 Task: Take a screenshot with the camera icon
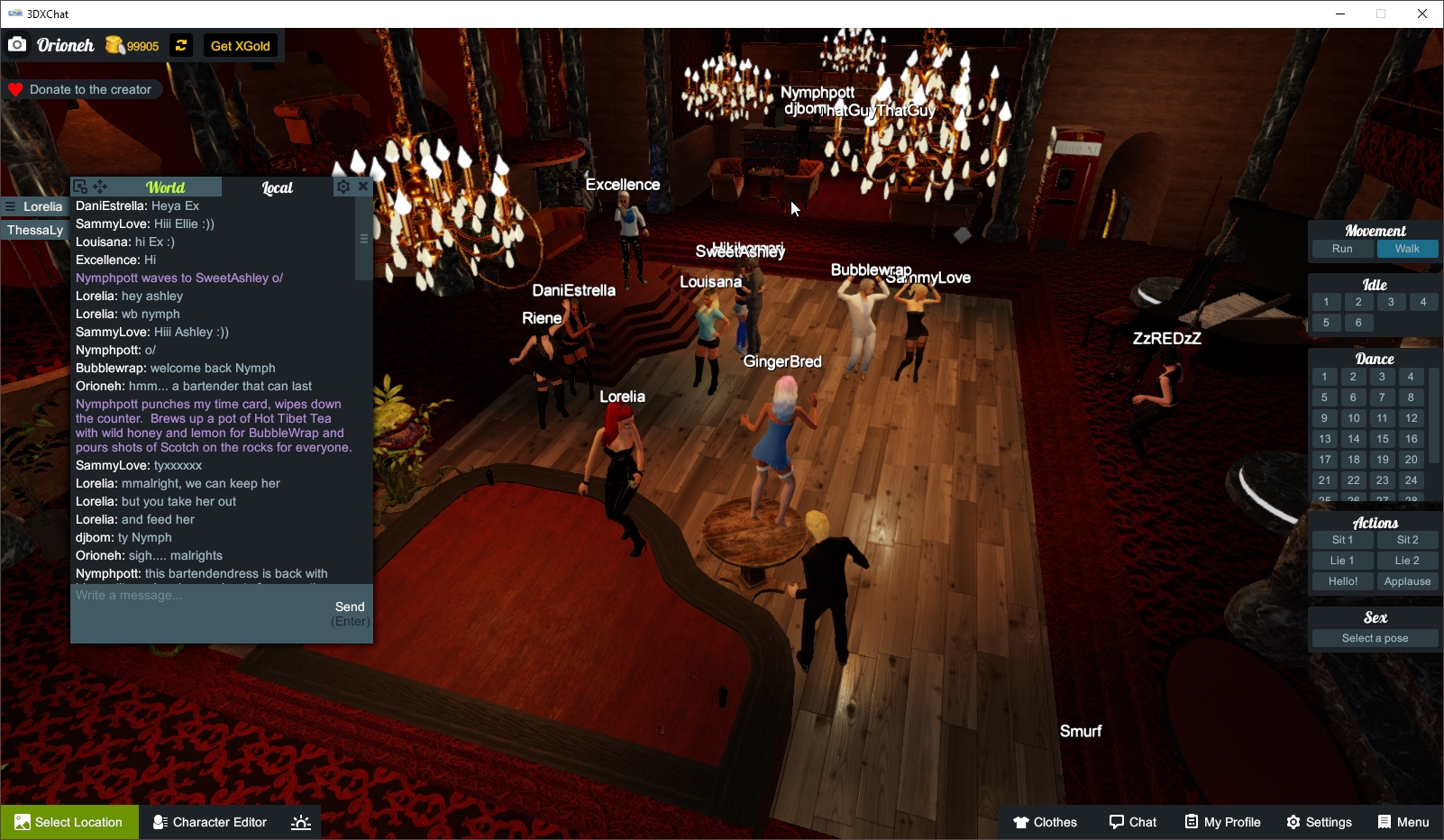17,44
